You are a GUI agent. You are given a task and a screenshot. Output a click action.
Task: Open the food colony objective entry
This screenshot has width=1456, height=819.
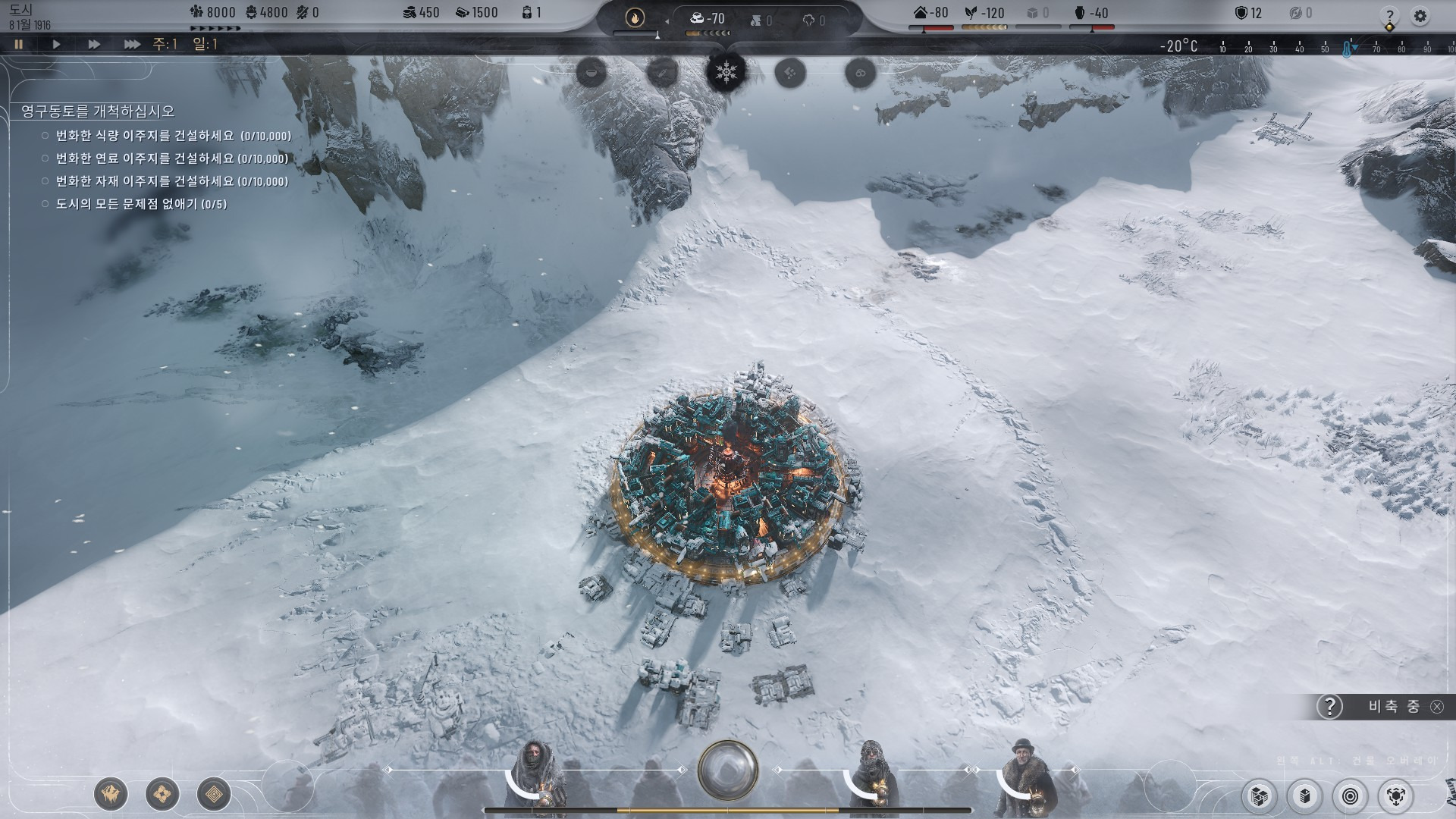[173, 136]
